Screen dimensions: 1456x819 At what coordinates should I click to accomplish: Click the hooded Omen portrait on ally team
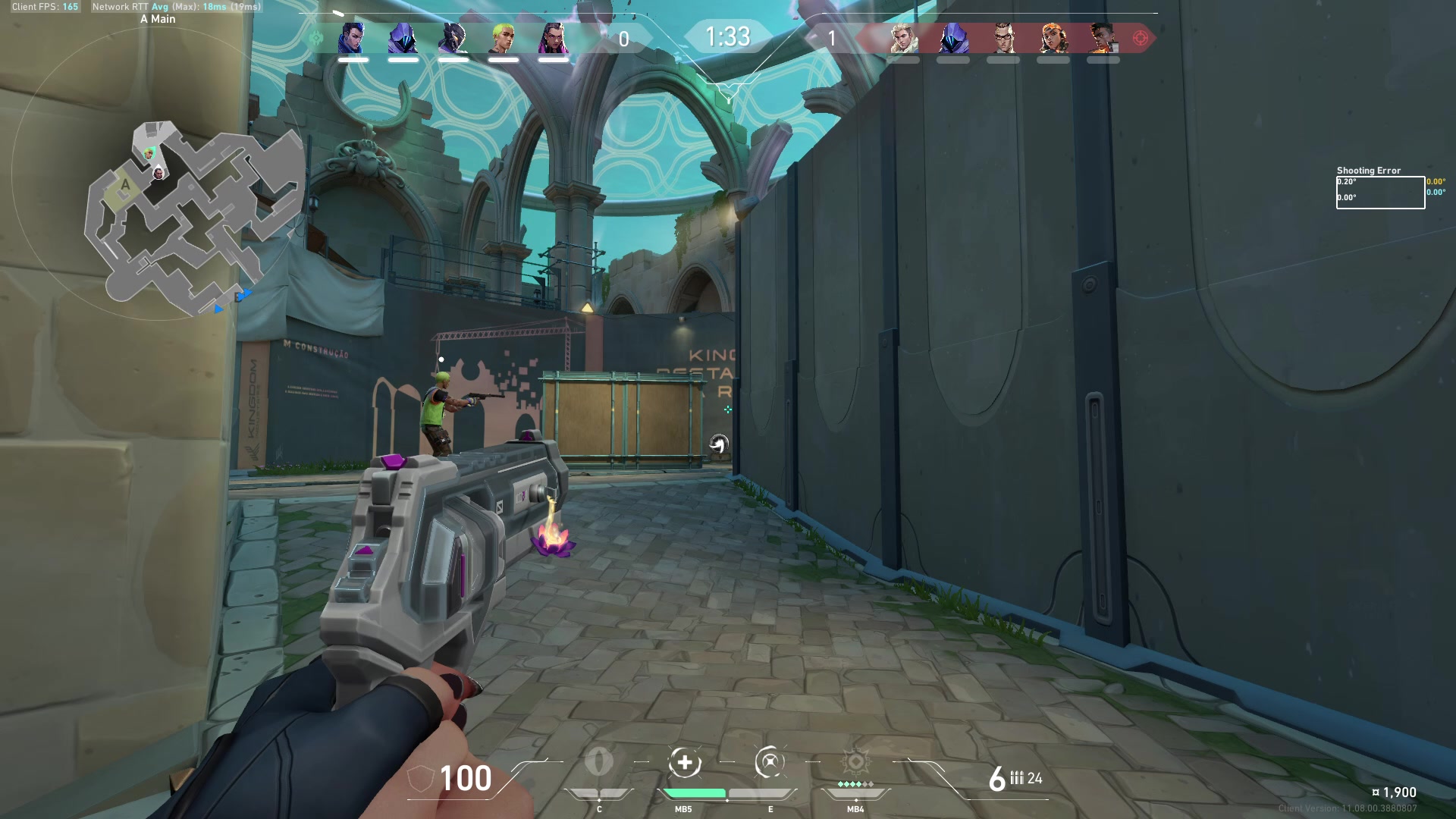pos(403,38)
